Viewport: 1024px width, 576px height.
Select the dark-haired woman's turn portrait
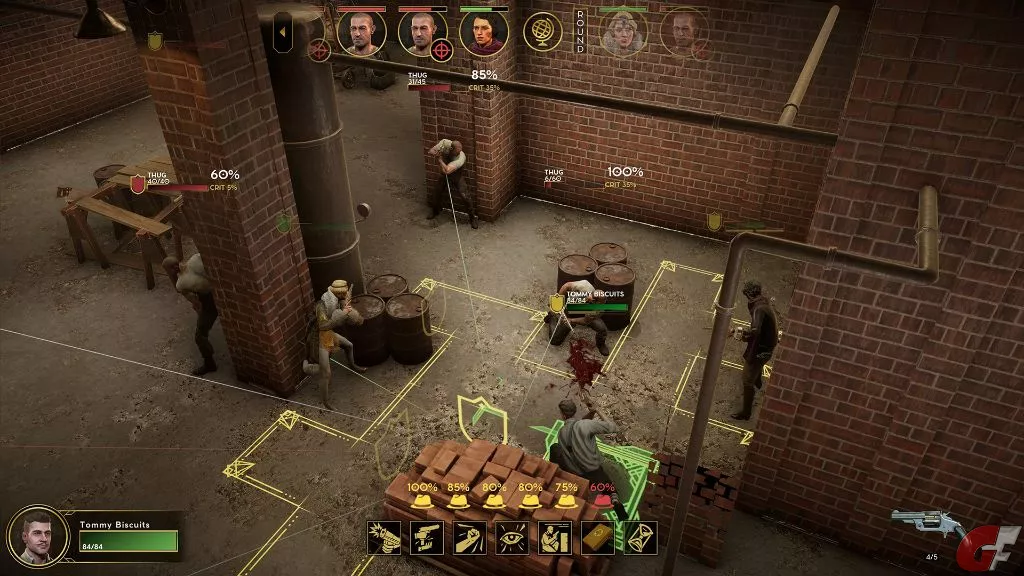(484, 32)
